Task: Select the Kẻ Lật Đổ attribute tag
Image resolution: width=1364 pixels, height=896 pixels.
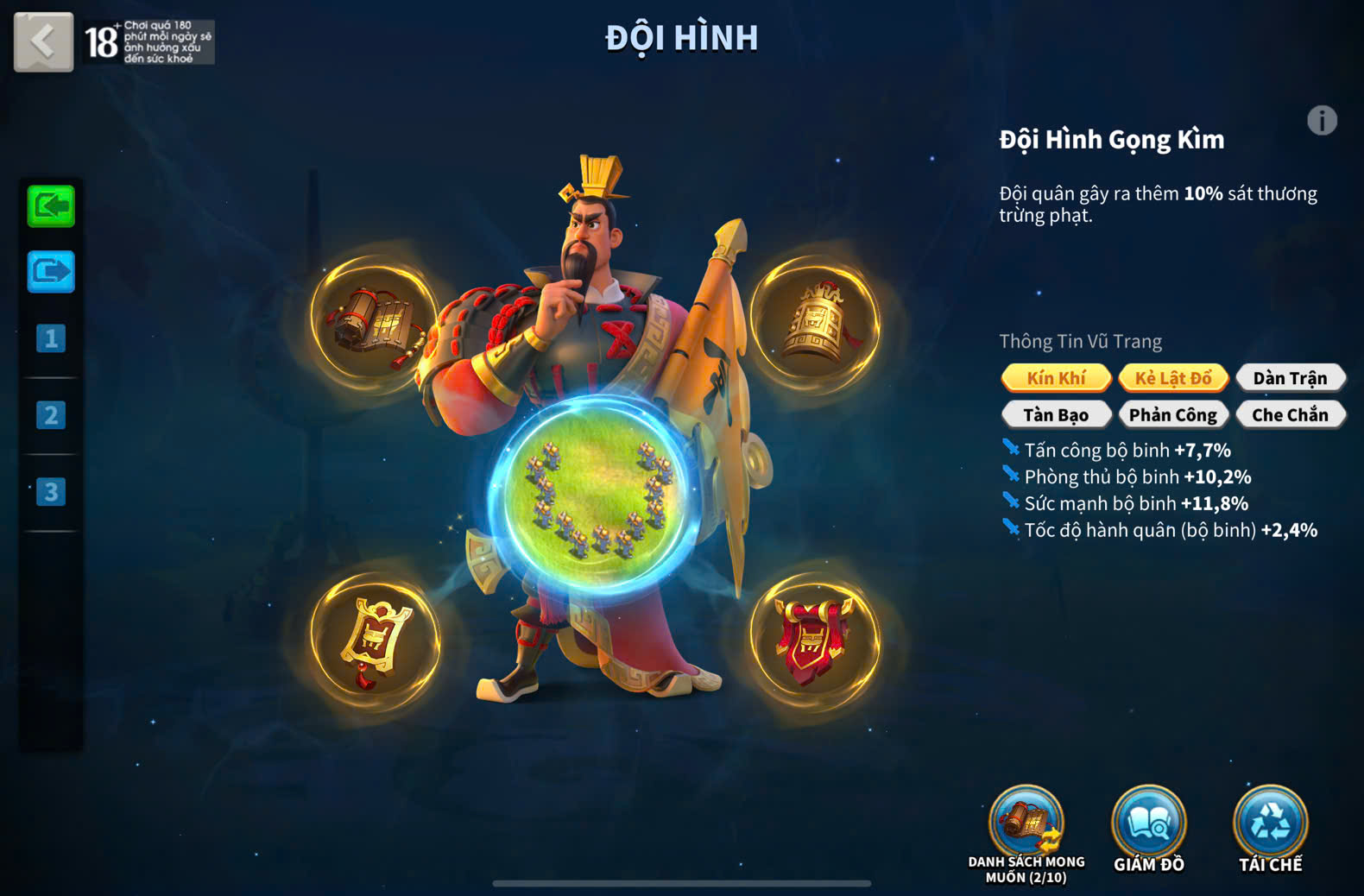Action: [x=1173, y=378]
